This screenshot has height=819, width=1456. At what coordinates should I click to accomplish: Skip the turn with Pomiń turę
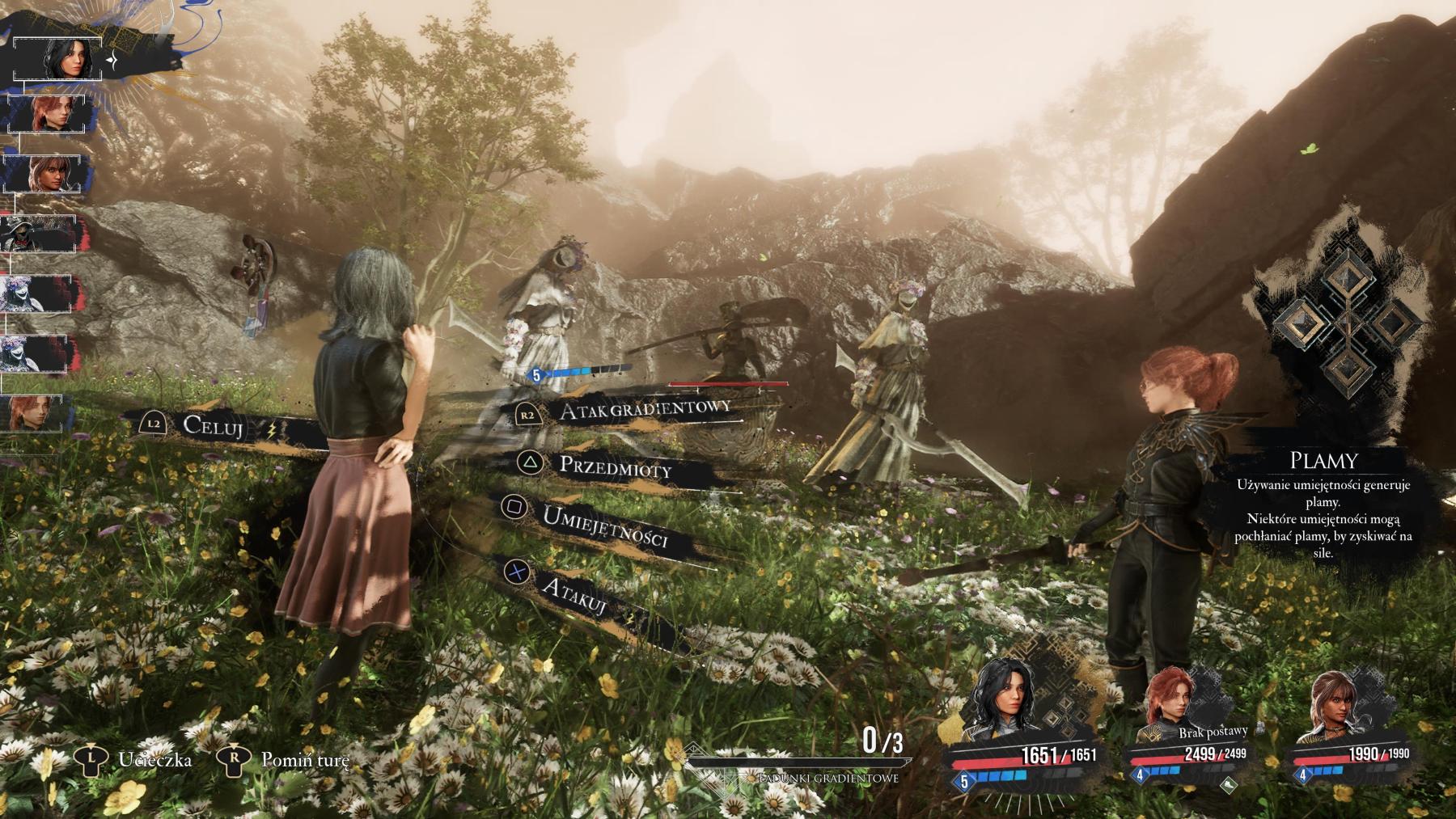tap(304, 759)
